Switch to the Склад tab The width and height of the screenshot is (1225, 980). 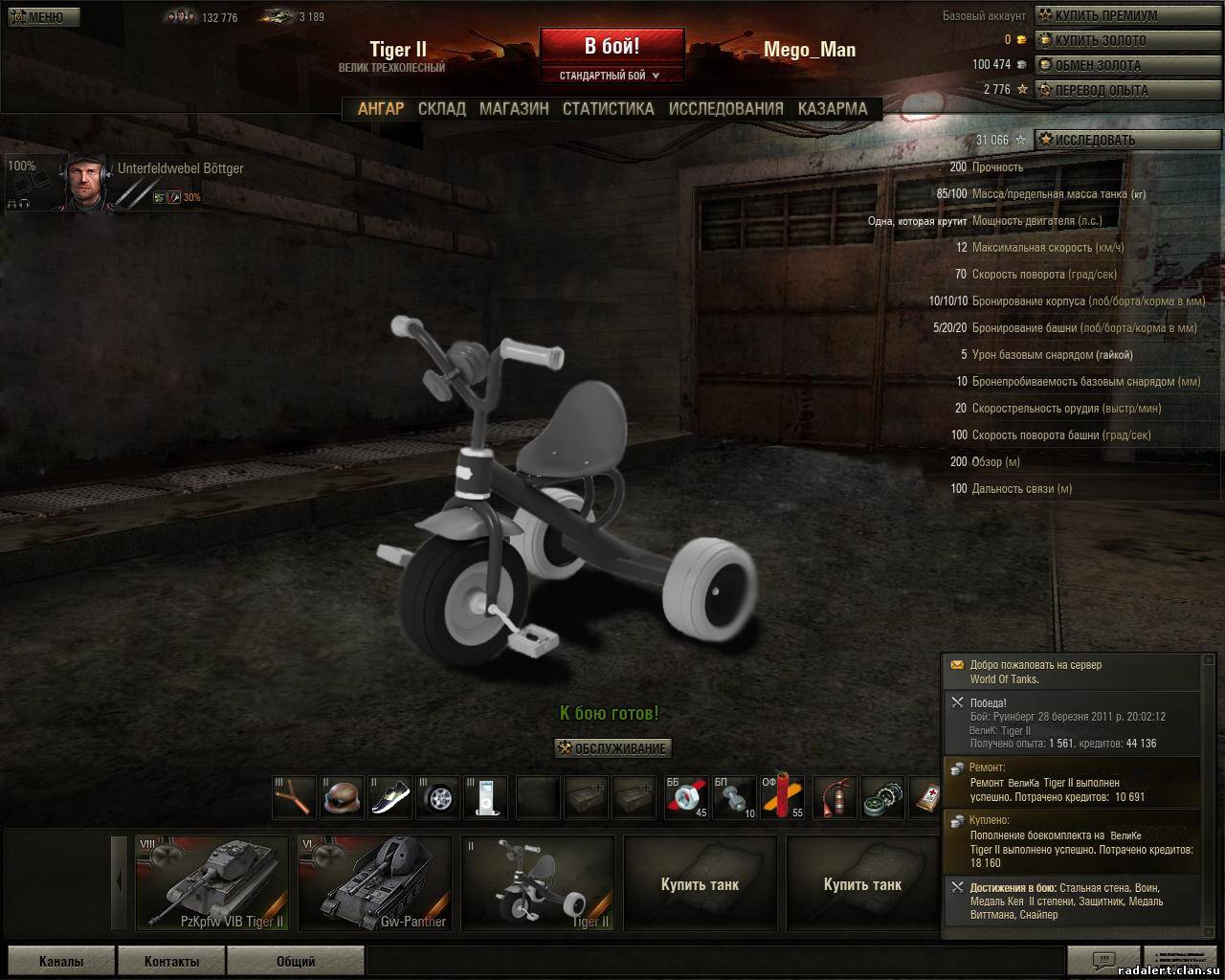click(x=441, y=109)
